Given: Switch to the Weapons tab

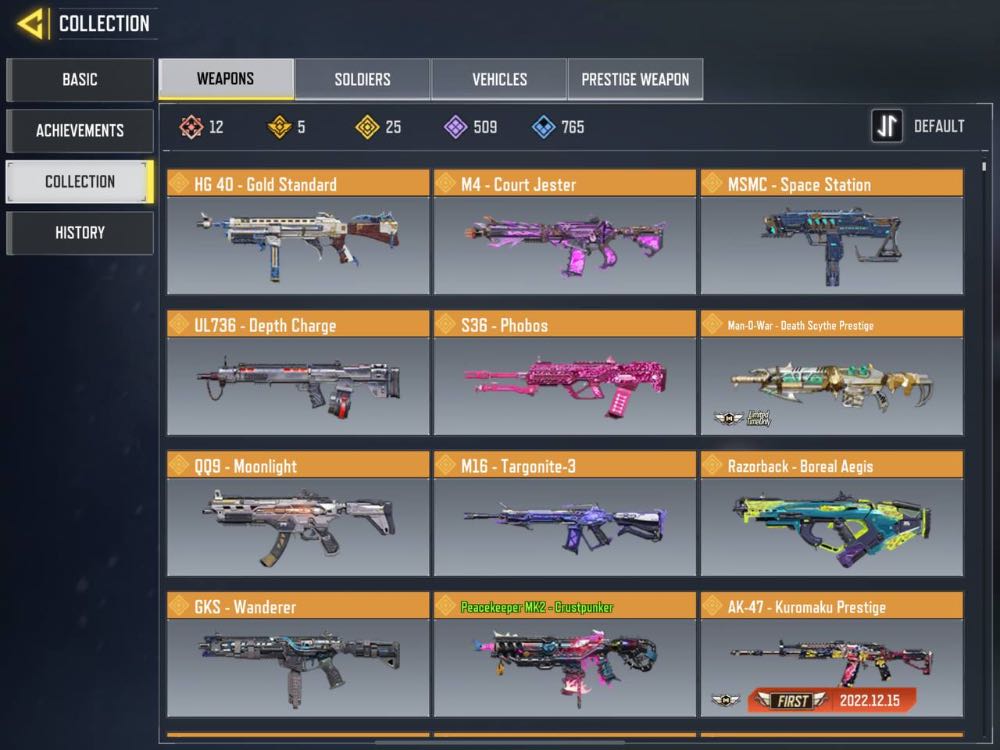Looking at the screenshot, I should point(226,79).
